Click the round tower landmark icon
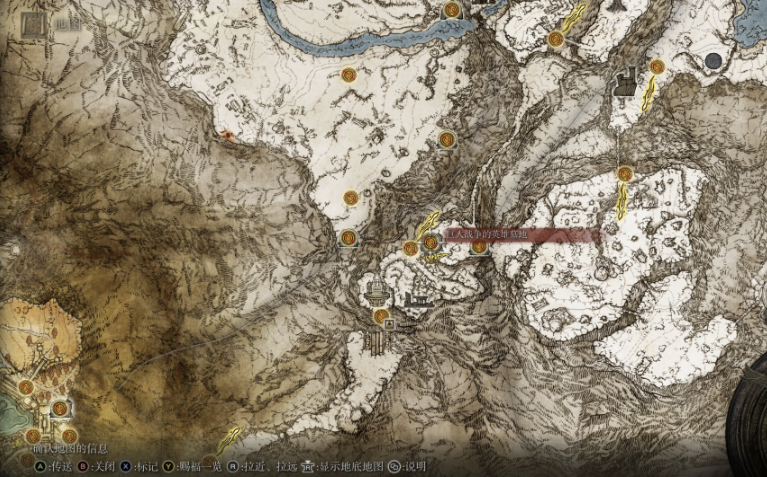 (x=376, y=292)
